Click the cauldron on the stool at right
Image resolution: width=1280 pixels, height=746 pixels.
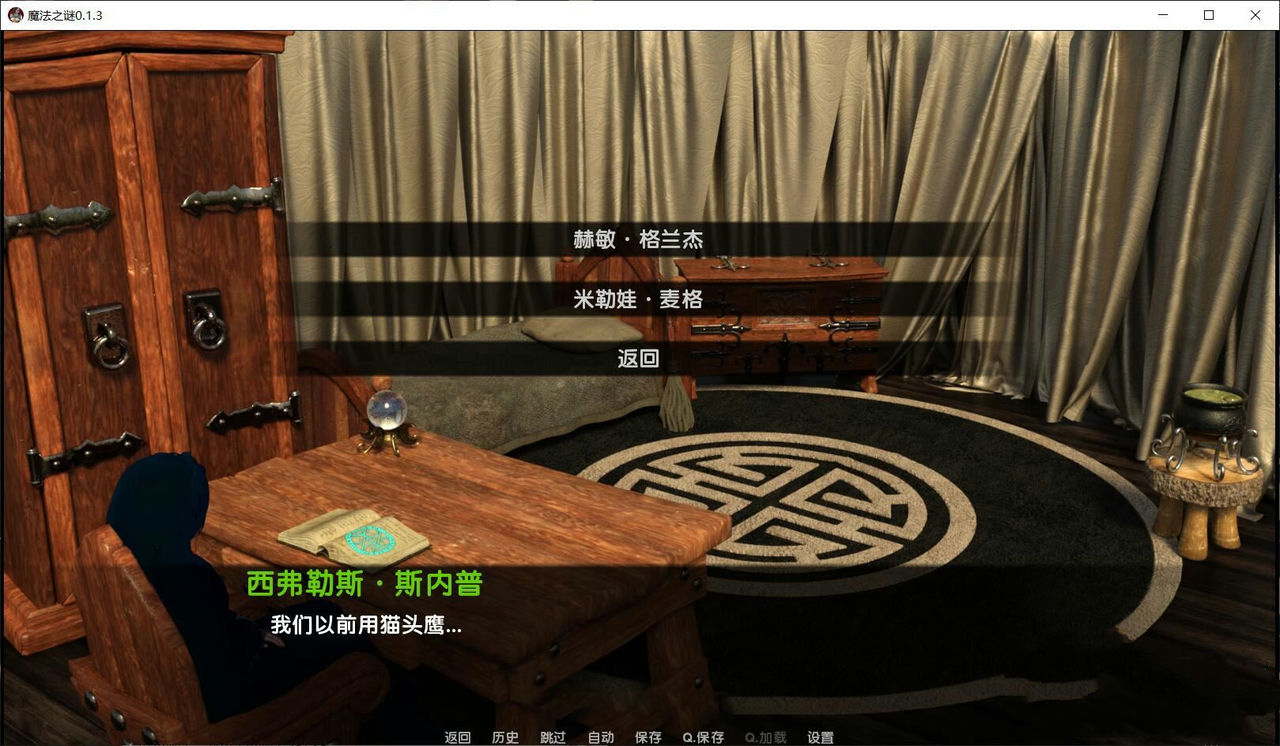[1212, 409]
